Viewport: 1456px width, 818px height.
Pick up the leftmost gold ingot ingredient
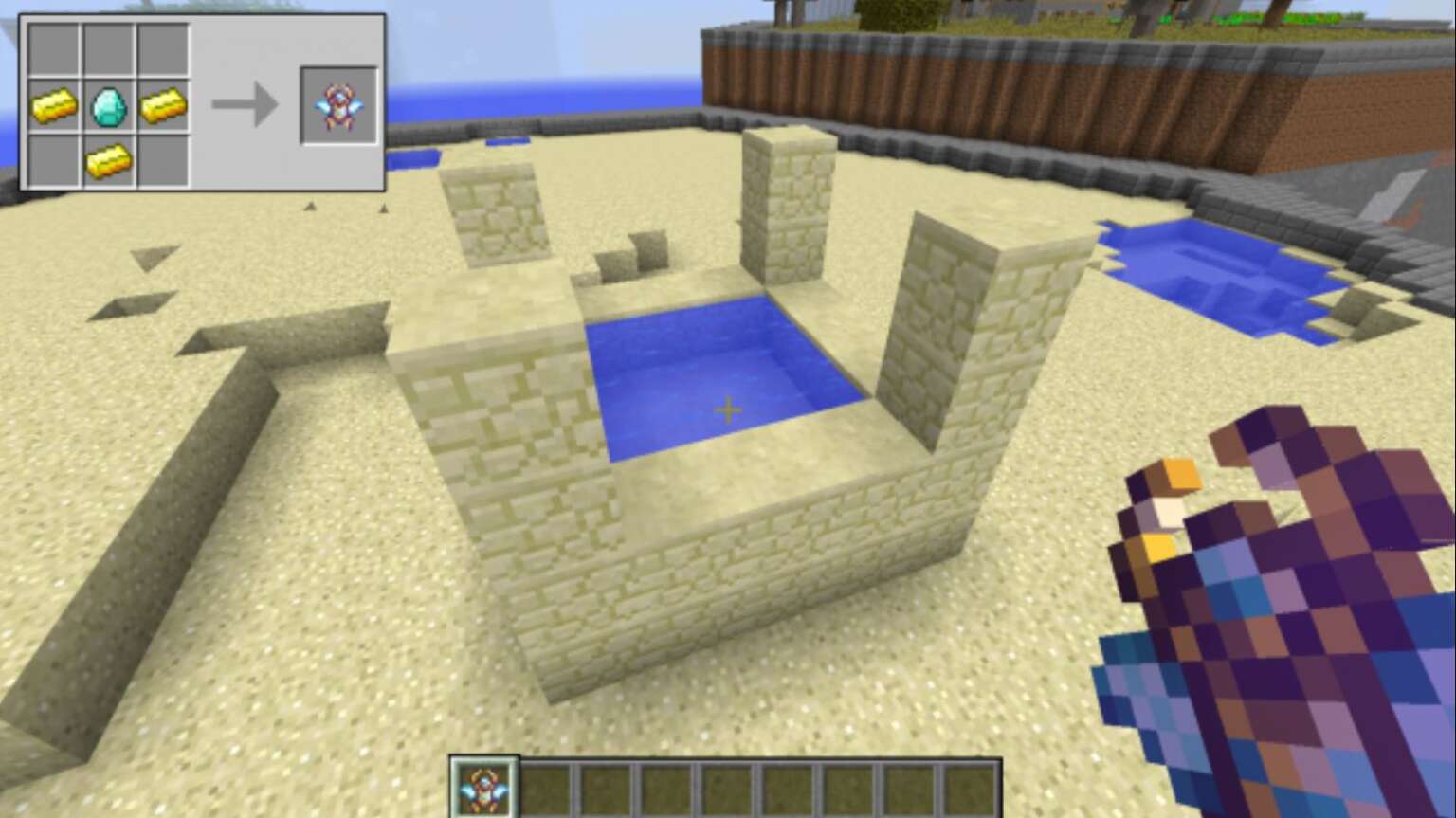click(55, 104)
